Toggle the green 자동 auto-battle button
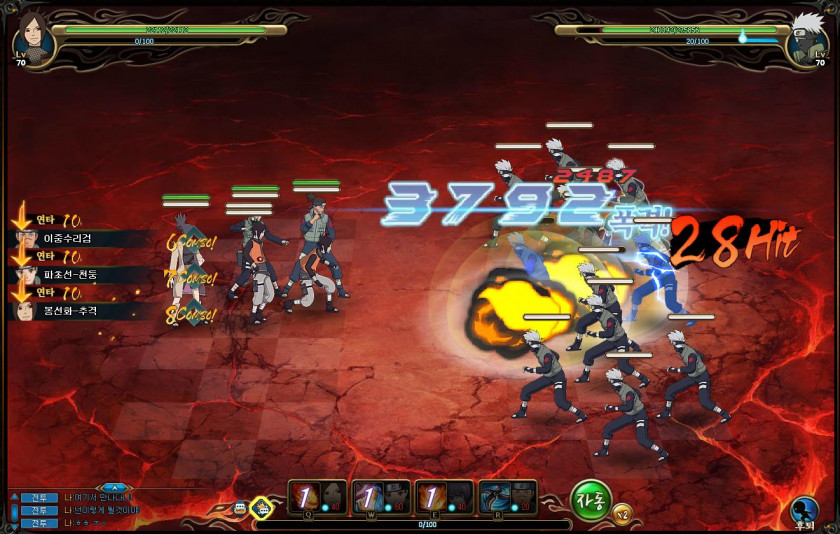 (590, 499)
